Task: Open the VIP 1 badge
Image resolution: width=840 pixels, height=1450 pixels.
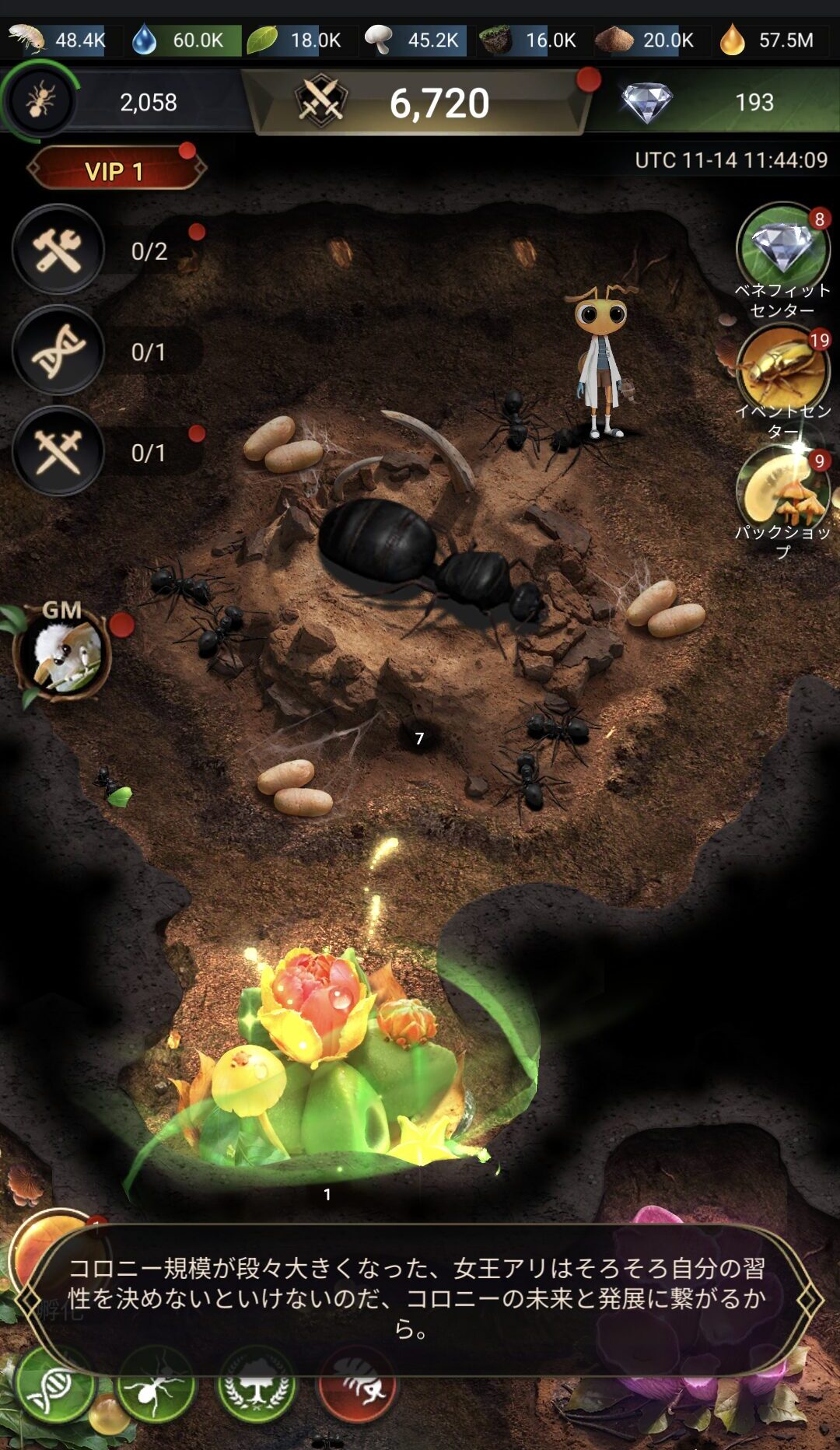Action: click(x=115, y=170)
